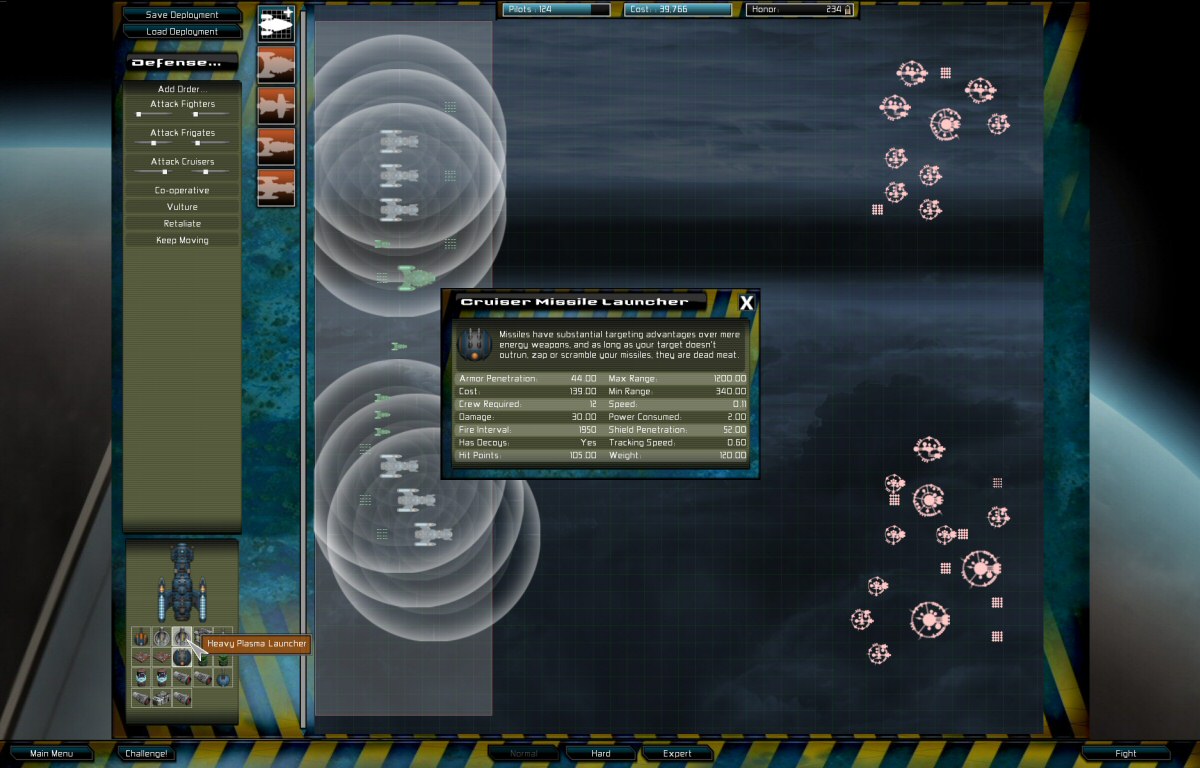Image resolution: width=1200 pixels, height=768 pixels.
Task: Open the Load Deployment dialog
Action: (181, 31)
